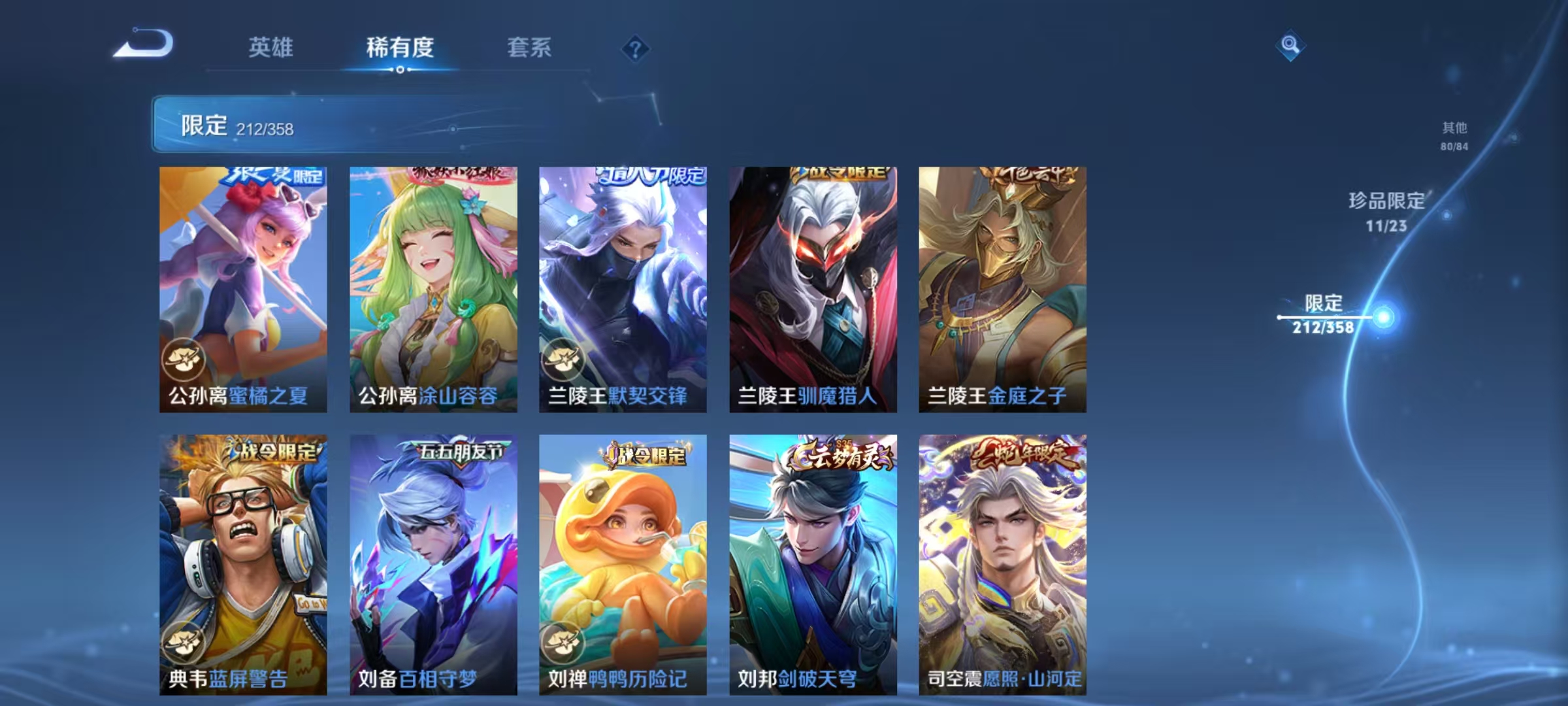This screenshot has width=1568, height=706.
Task: Switch to the 套系 tab
Action: [531, 47]
